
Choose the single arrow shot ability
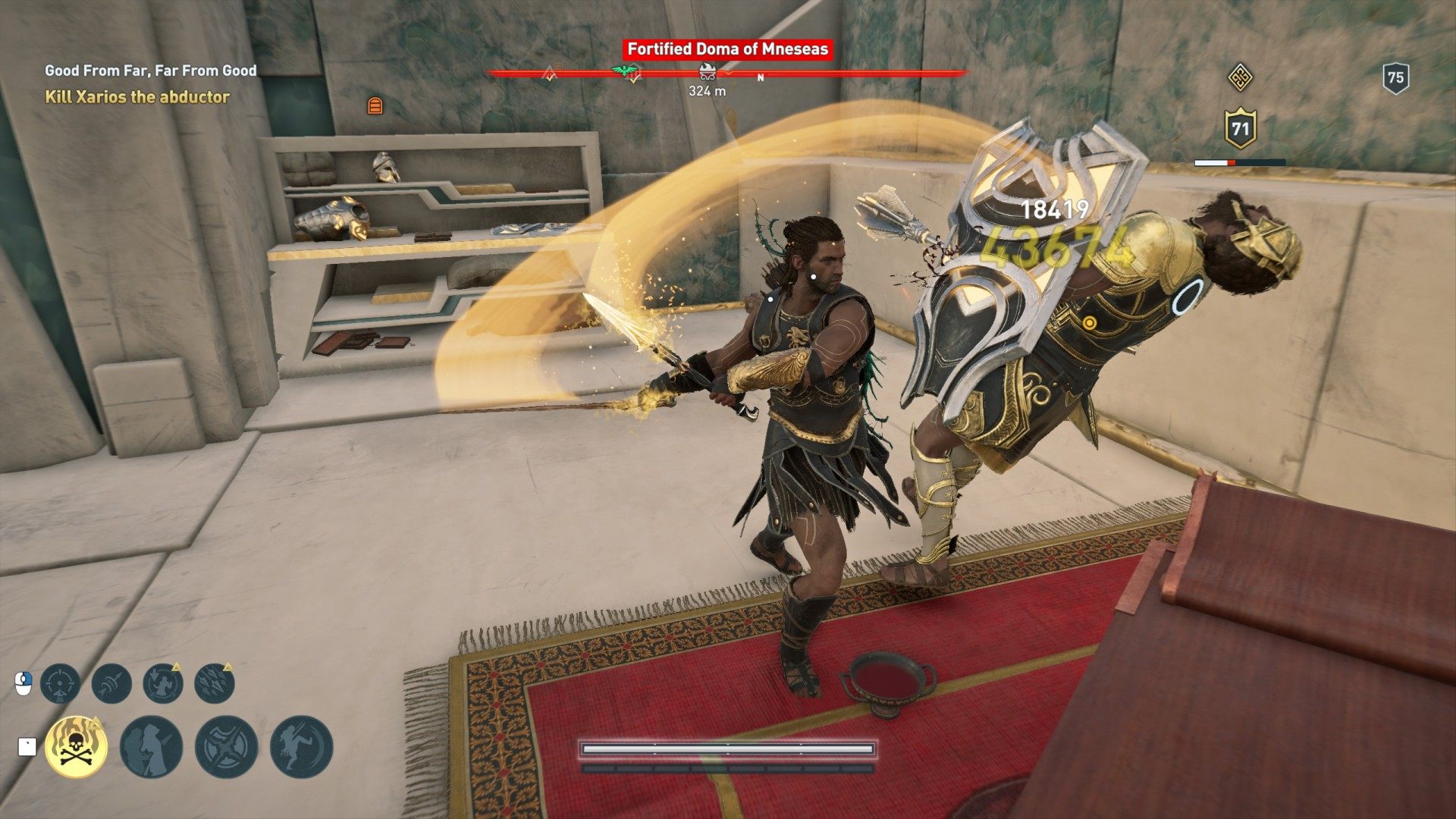(111, 683)
